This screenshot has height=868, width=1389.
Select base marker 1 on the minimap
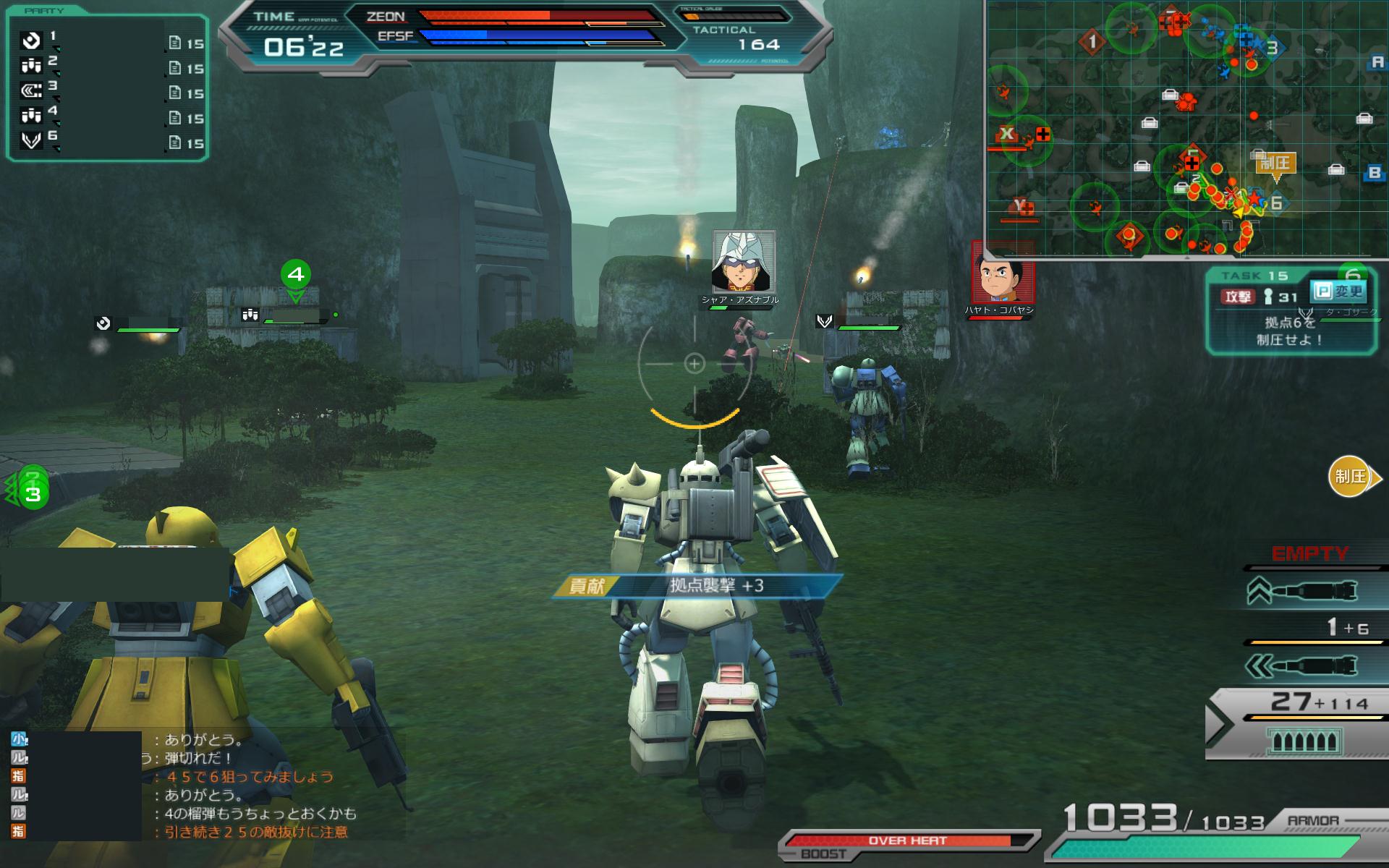click(x=1092, y=41)
